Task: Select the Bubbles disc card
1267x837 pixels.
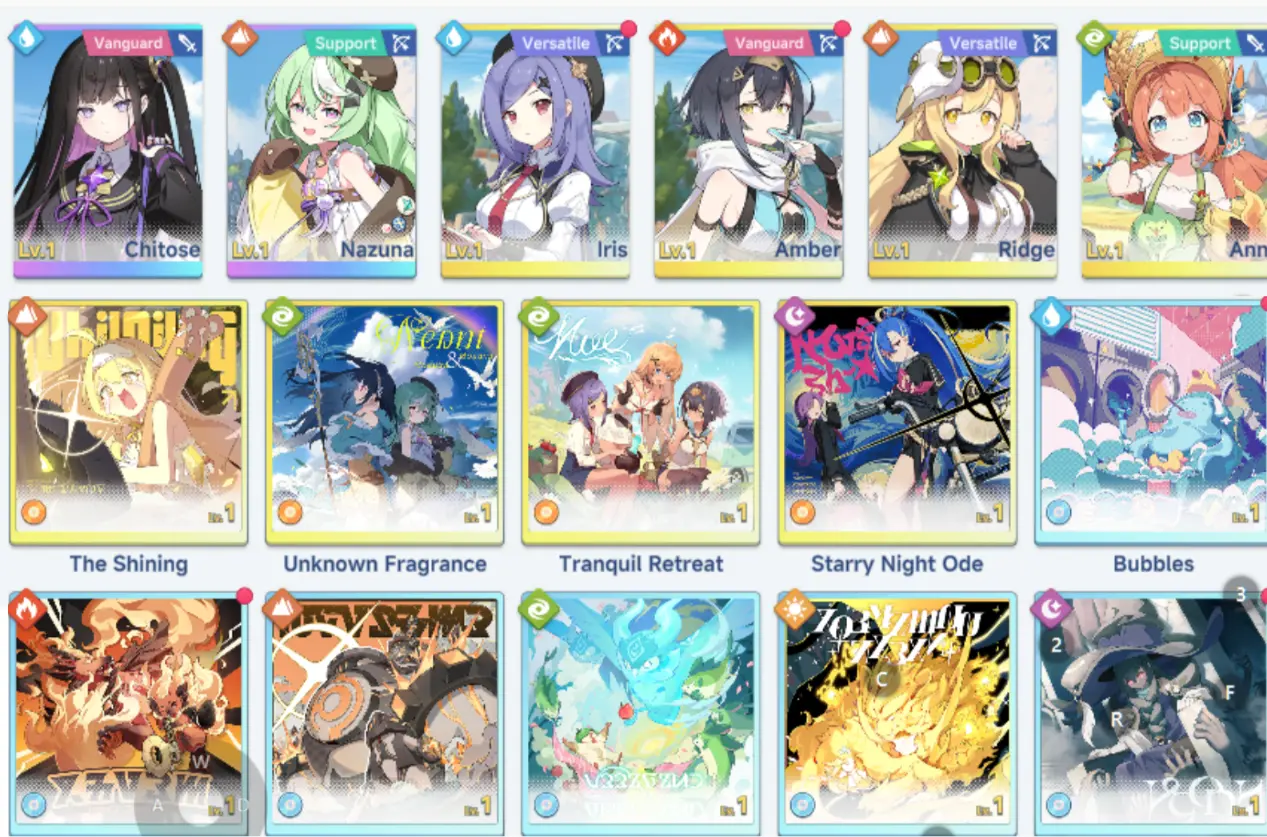Action: (1152, 422)
